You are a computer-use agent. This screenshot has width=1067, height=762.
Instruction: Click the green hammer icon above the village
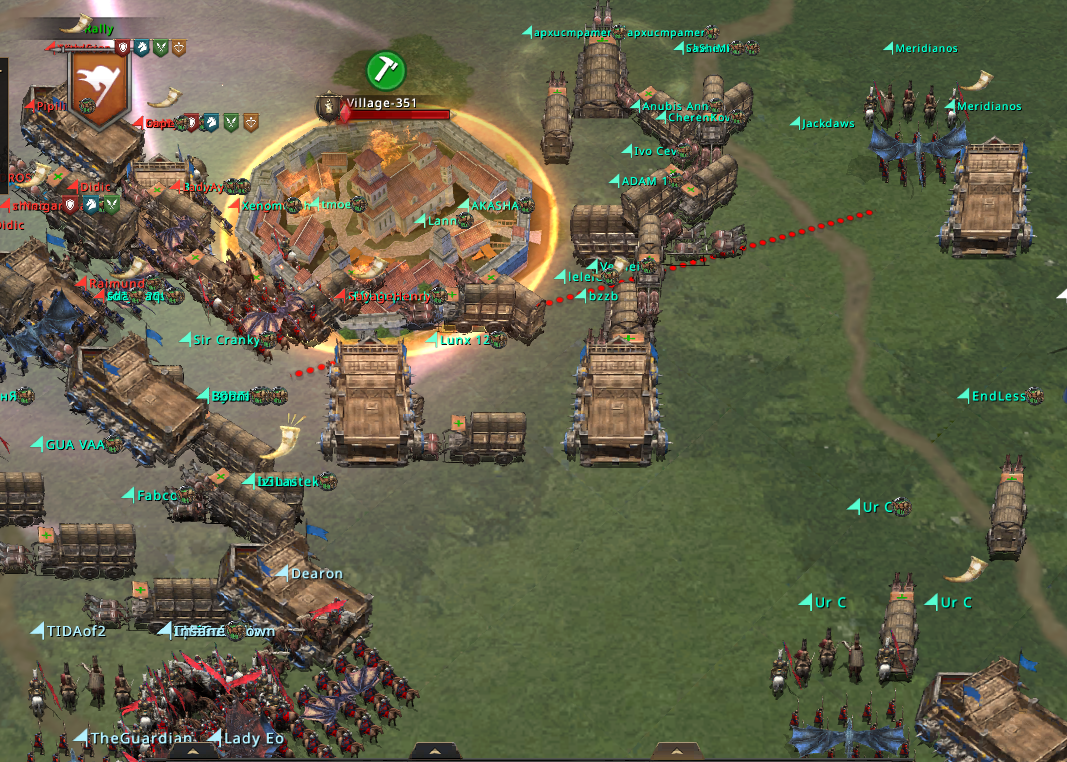click(x=385, y=69)
